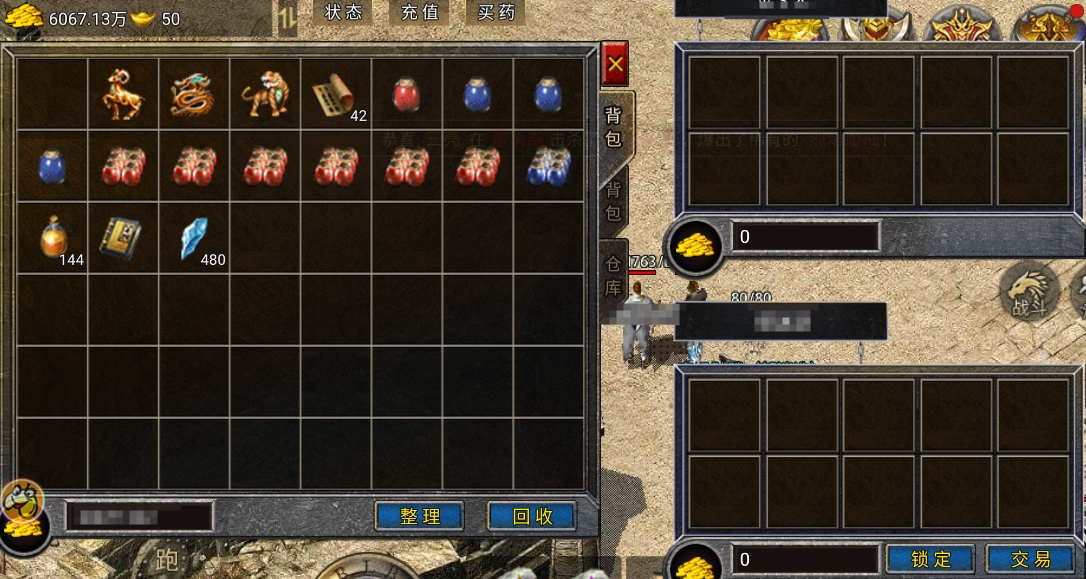This screenshot has width=1086, height=579.
Task: Click the up-down arrows toggle in top bar
Action: point(287,18)
